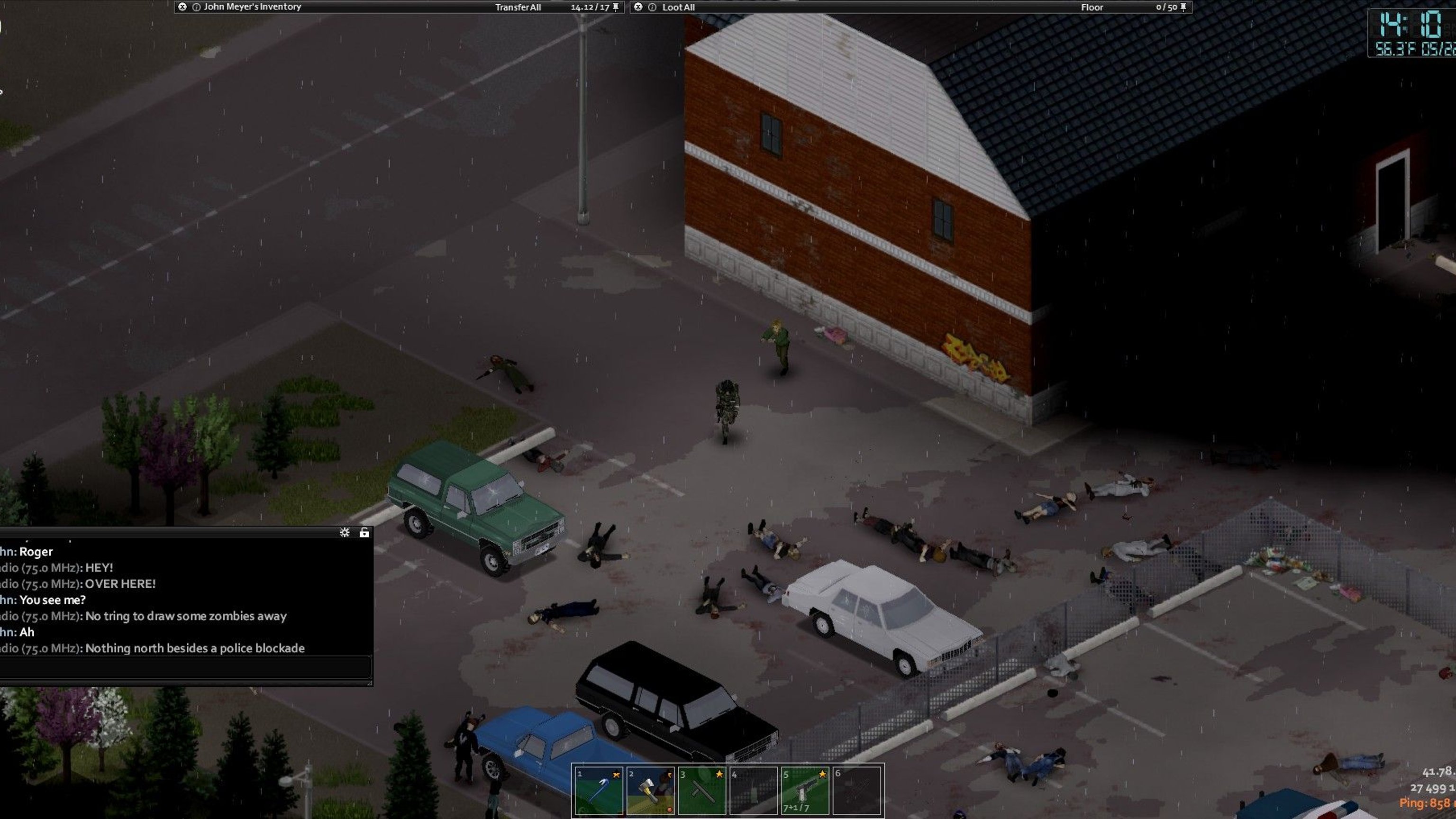Click the Loot All button
The height and width of the screenshot is (819, 1456).
[x=678, y=8]
